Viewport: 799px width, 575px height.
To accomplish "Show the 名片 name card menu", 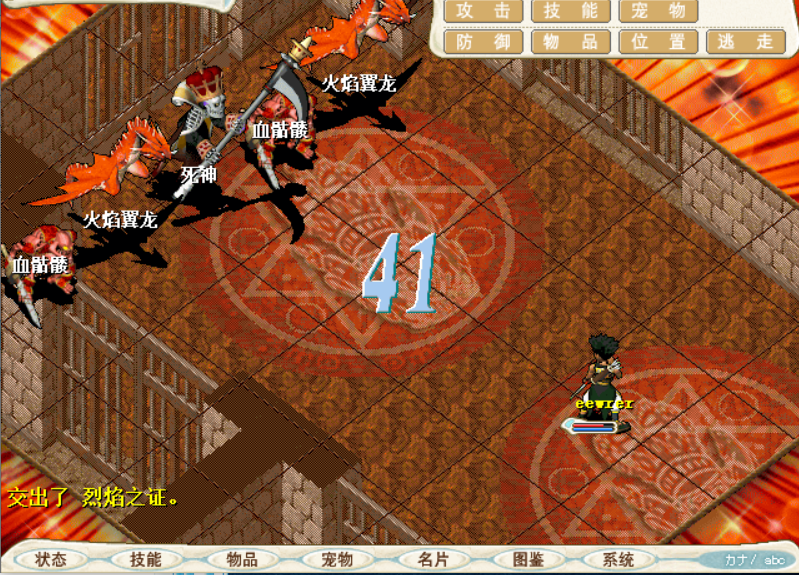I will point(432,560).
